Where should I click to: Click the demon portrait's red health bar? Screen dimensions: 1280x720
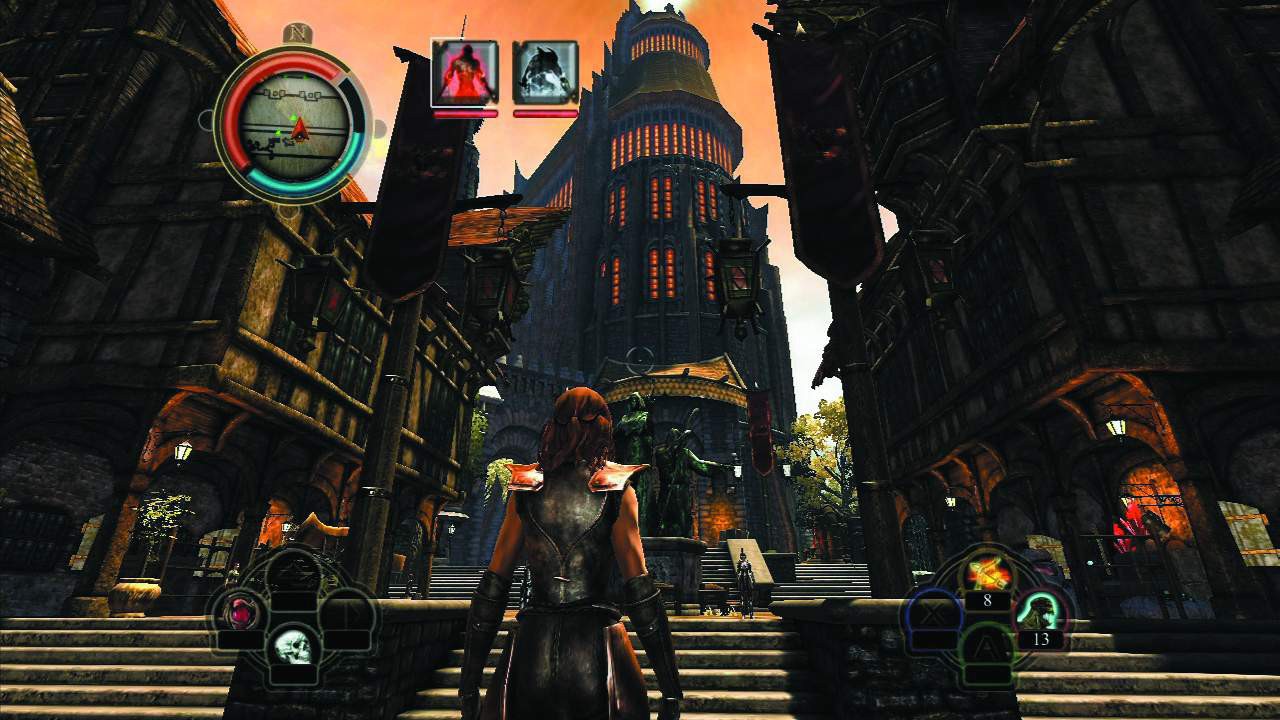tap(464, 112)
